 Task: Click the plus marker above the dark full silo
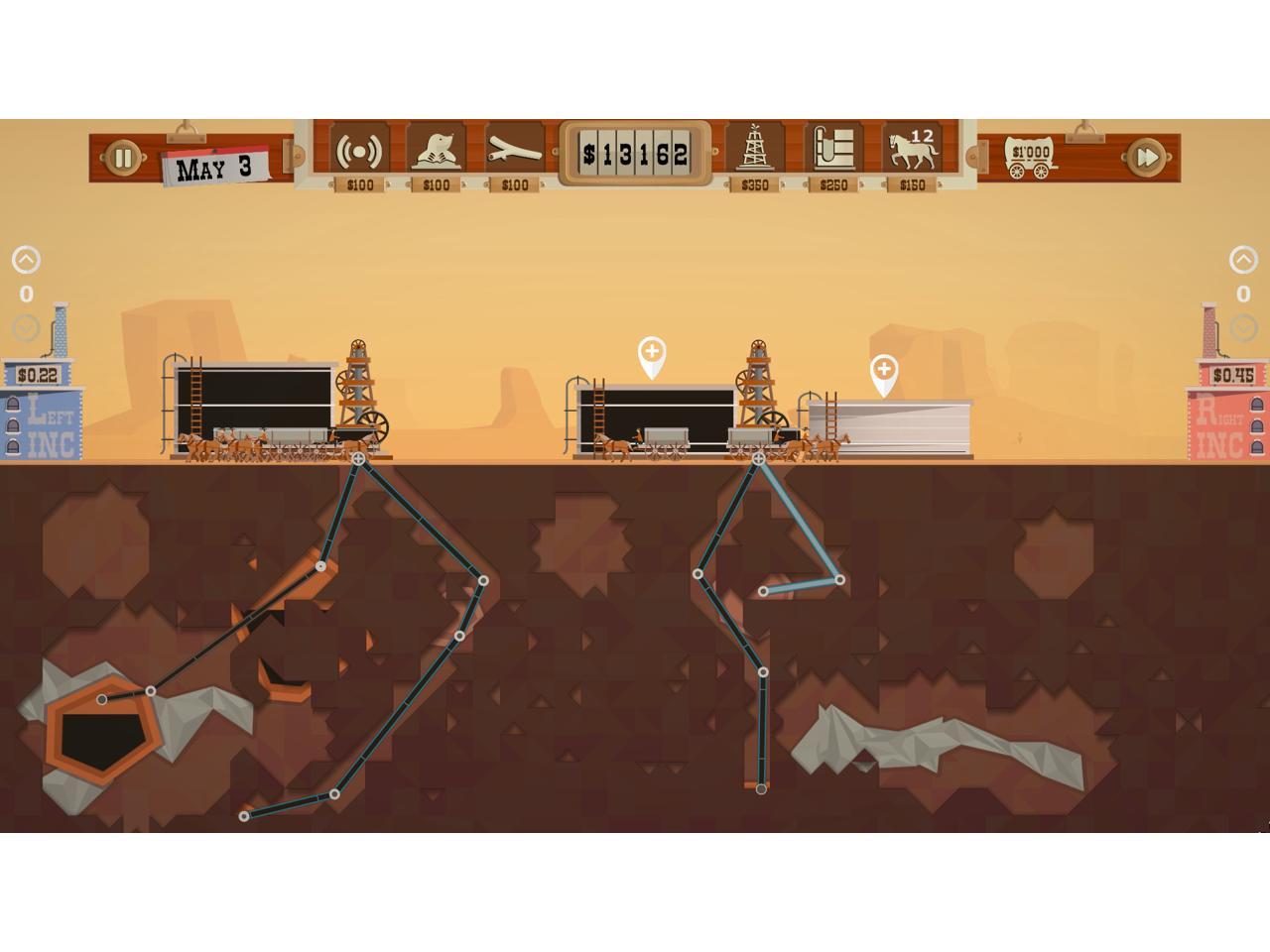click(652, 353)
